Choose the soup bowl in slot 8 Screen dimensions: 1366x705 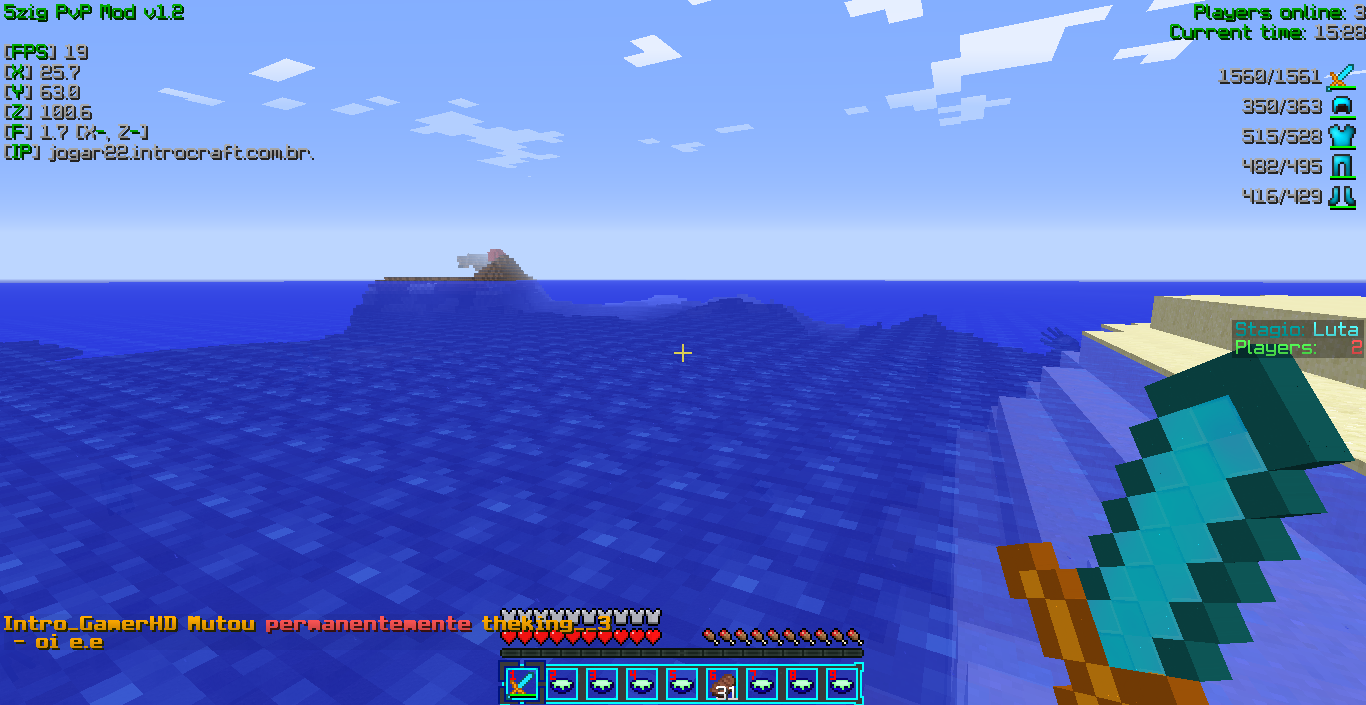(802, 684)
